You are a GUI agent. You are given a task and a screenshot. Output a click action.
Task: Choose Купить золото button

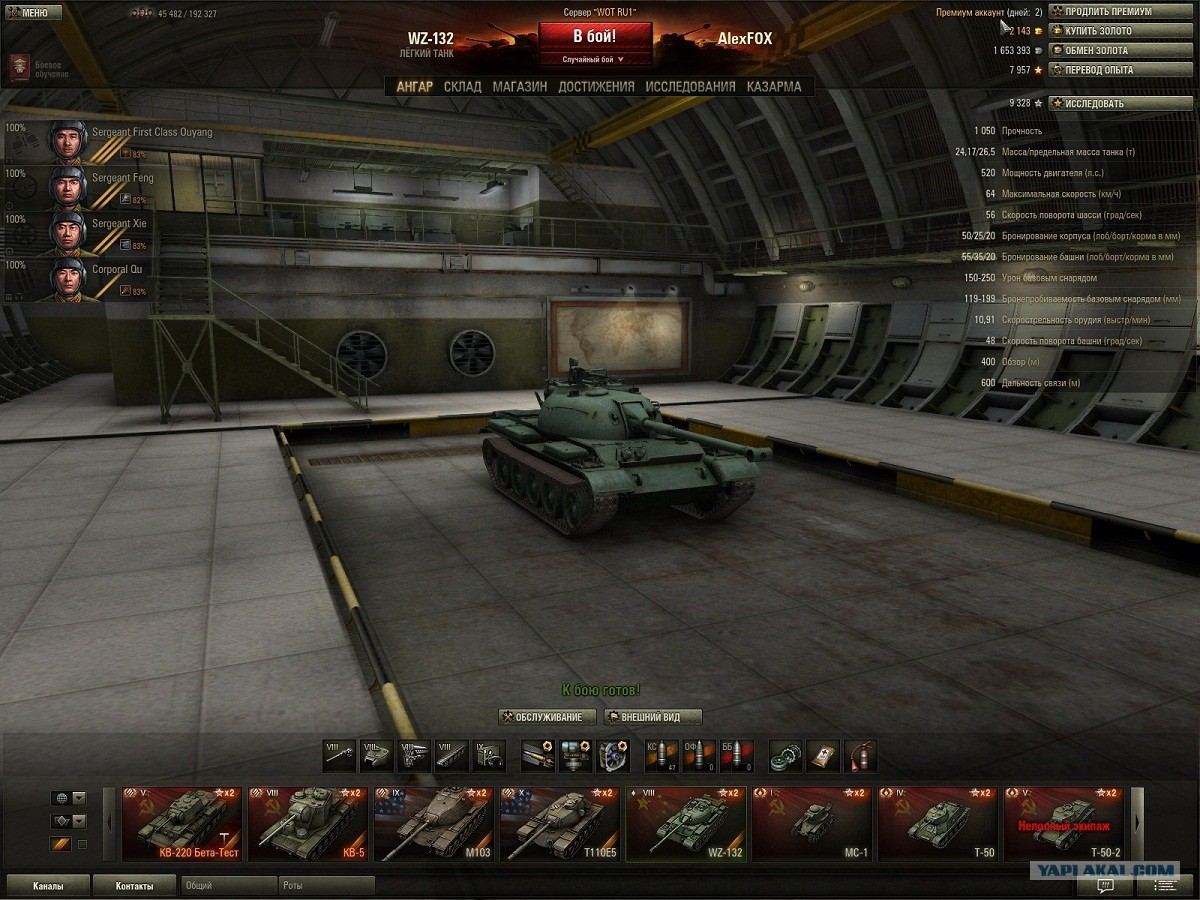tap(1120, 31)
